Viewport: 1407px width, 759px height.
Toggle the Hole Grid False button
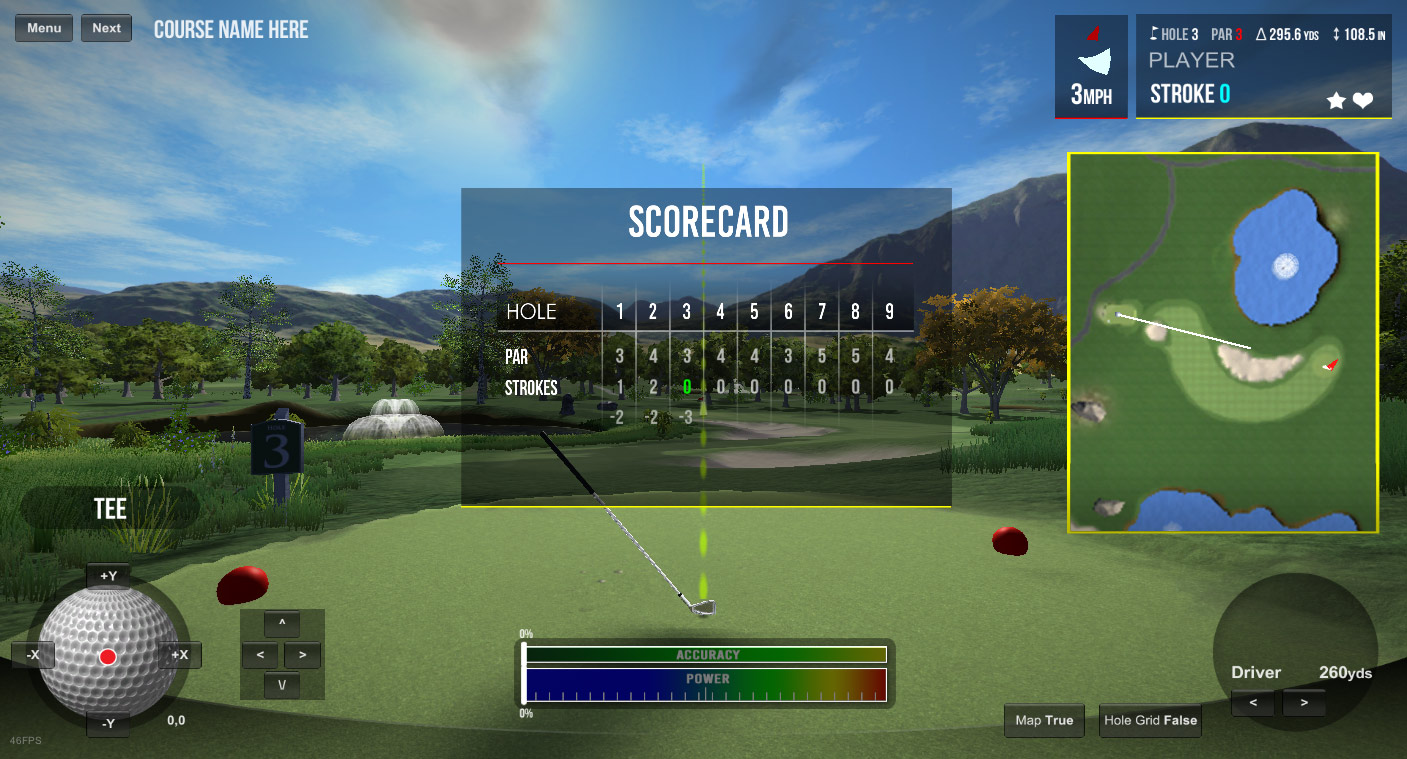1150,720
